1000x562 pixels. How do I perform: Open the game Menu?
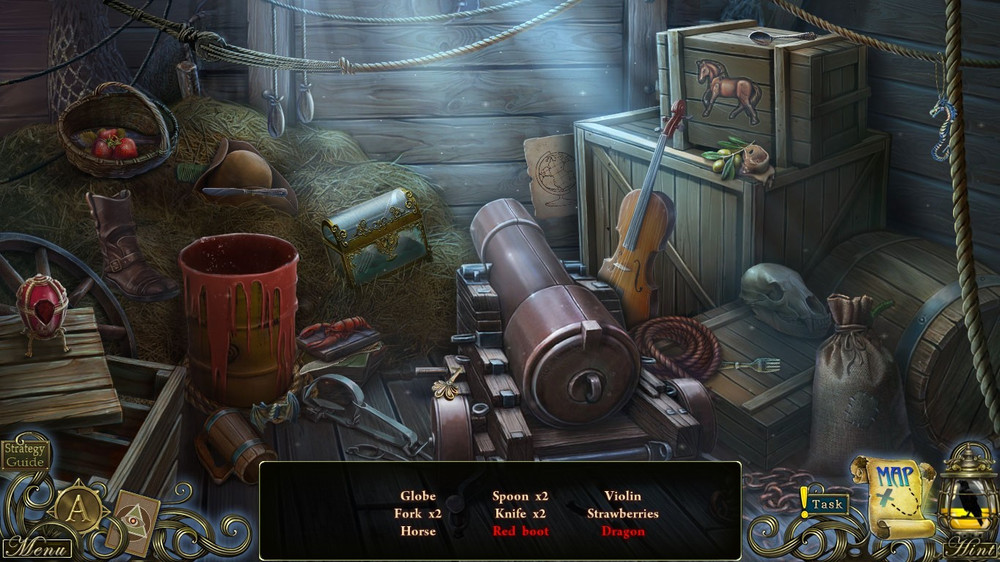click(38, 547)
